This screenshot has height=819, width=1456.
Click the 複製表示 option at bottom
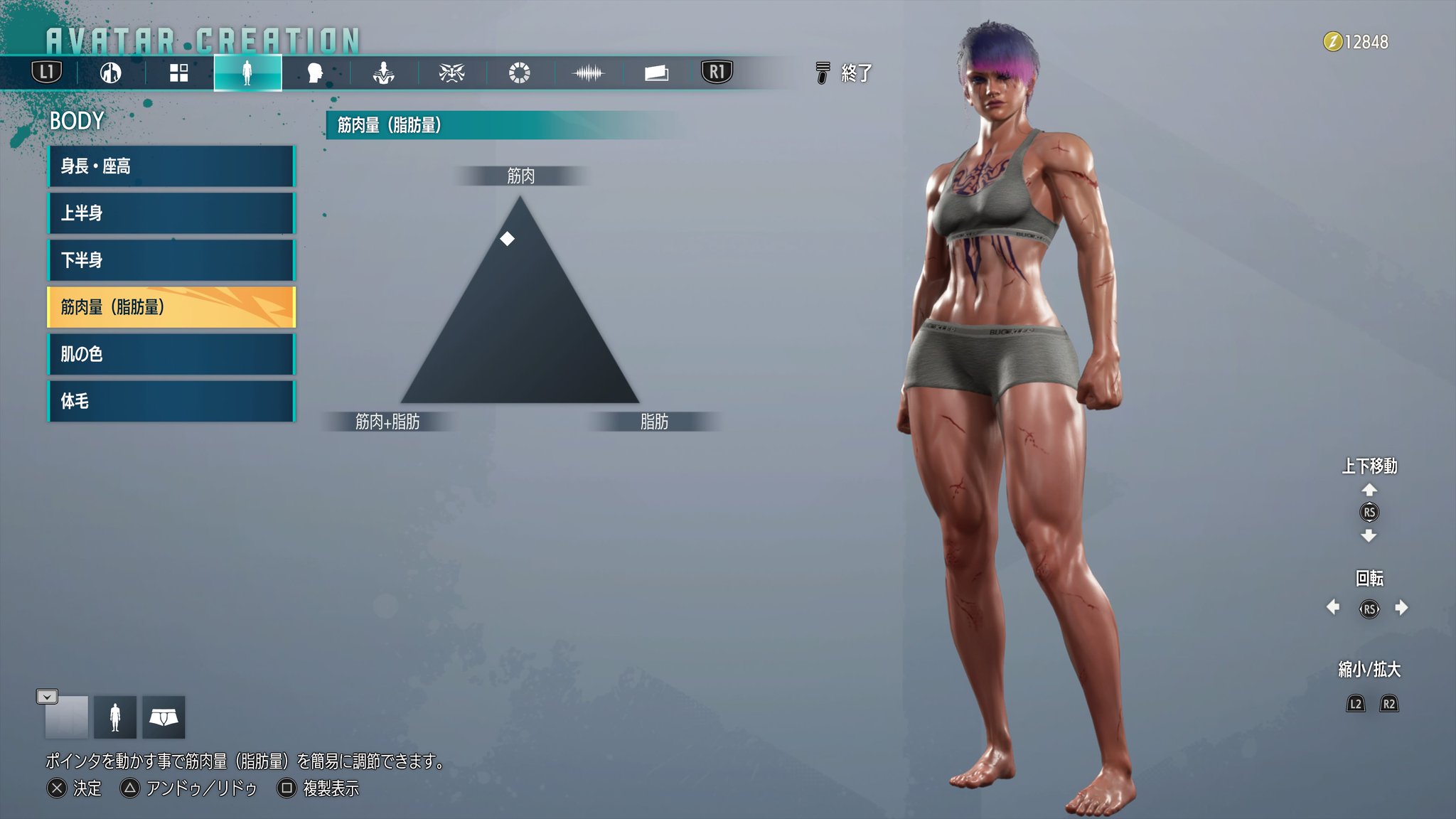pos(327,789)
